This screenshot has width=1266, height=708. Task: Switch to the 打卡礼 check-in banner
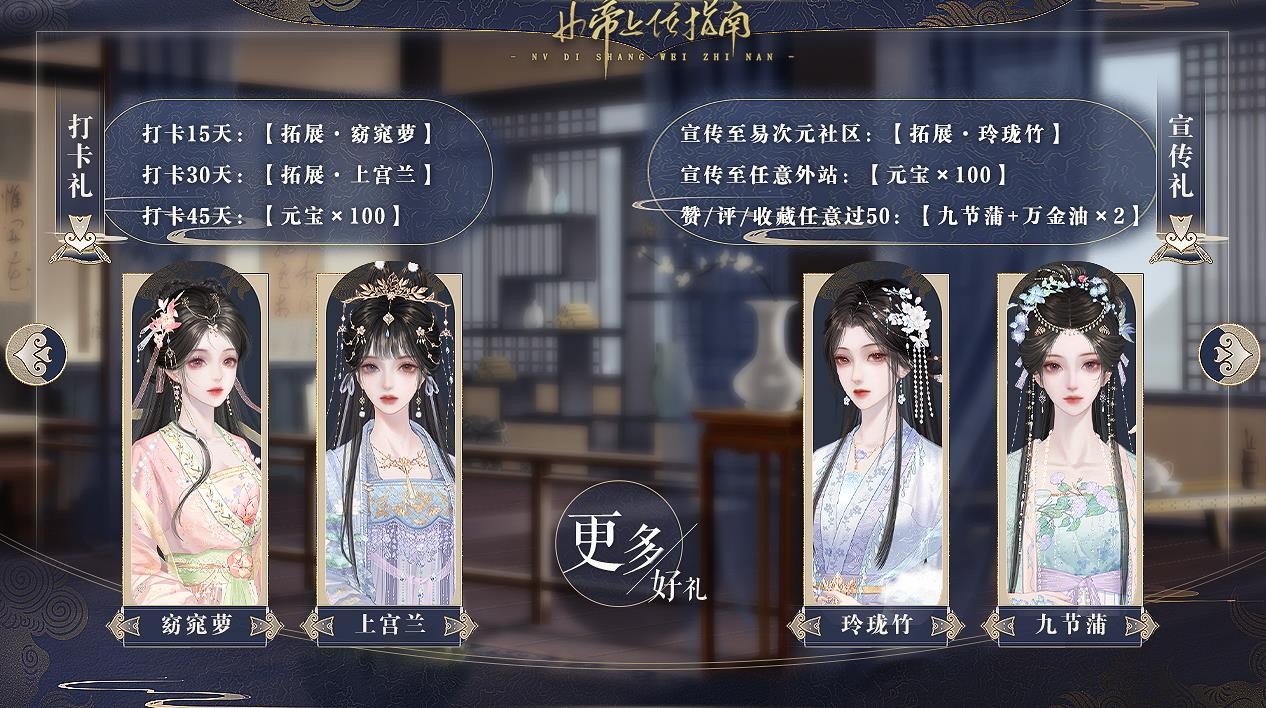point(80,157)
